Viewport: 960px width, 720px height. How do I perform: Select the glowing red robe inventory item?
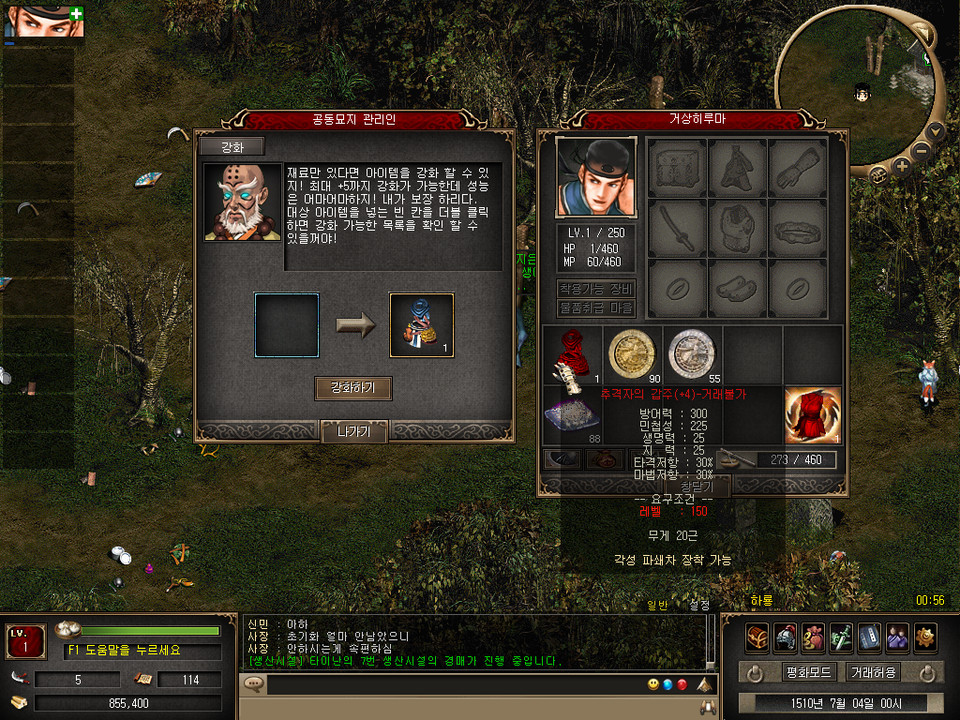[x=812, y=415]
